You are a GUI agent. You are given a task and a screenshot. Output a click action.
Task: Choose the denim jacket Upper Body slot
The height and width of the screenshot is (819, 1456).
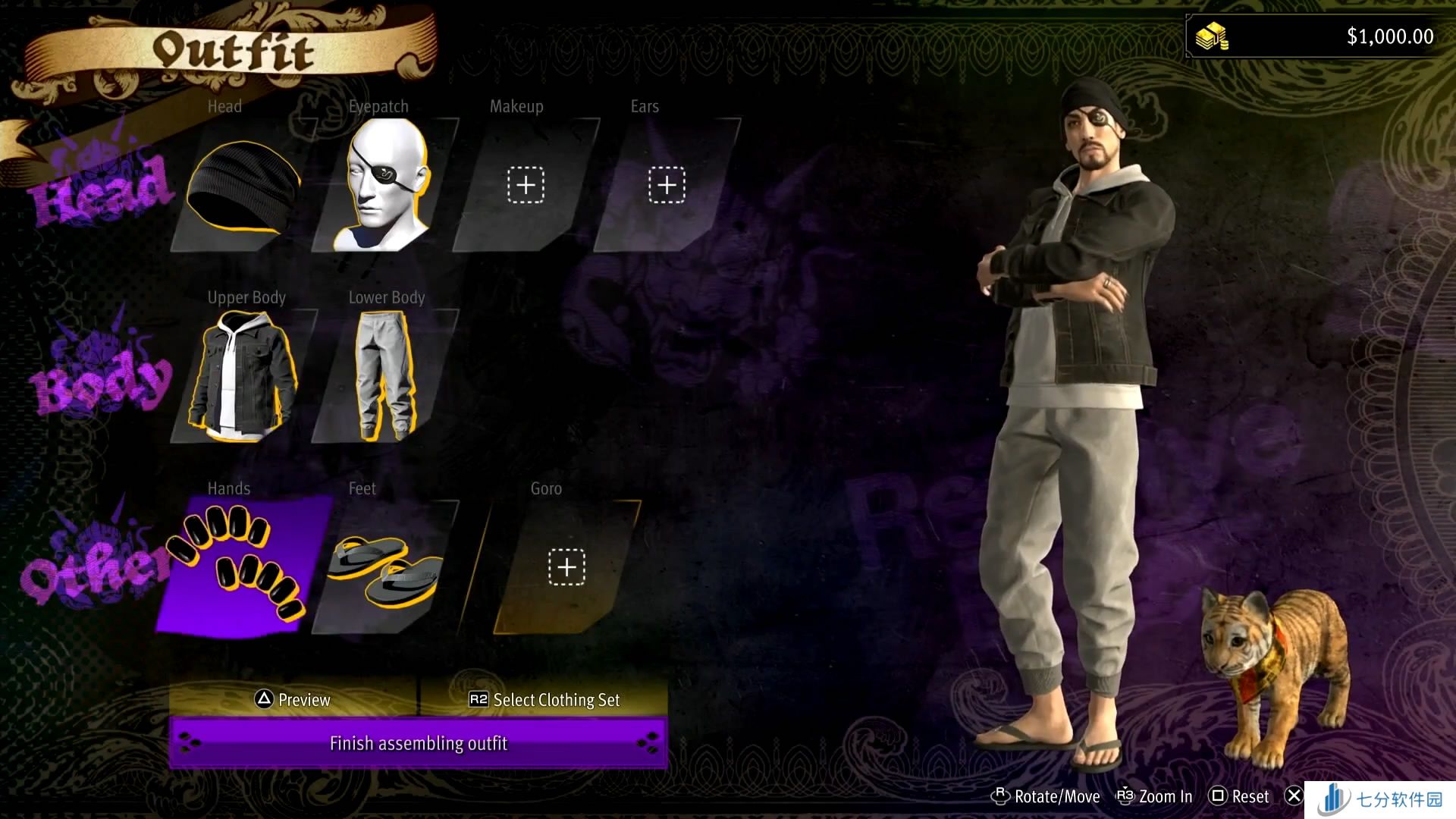[243, 377]
